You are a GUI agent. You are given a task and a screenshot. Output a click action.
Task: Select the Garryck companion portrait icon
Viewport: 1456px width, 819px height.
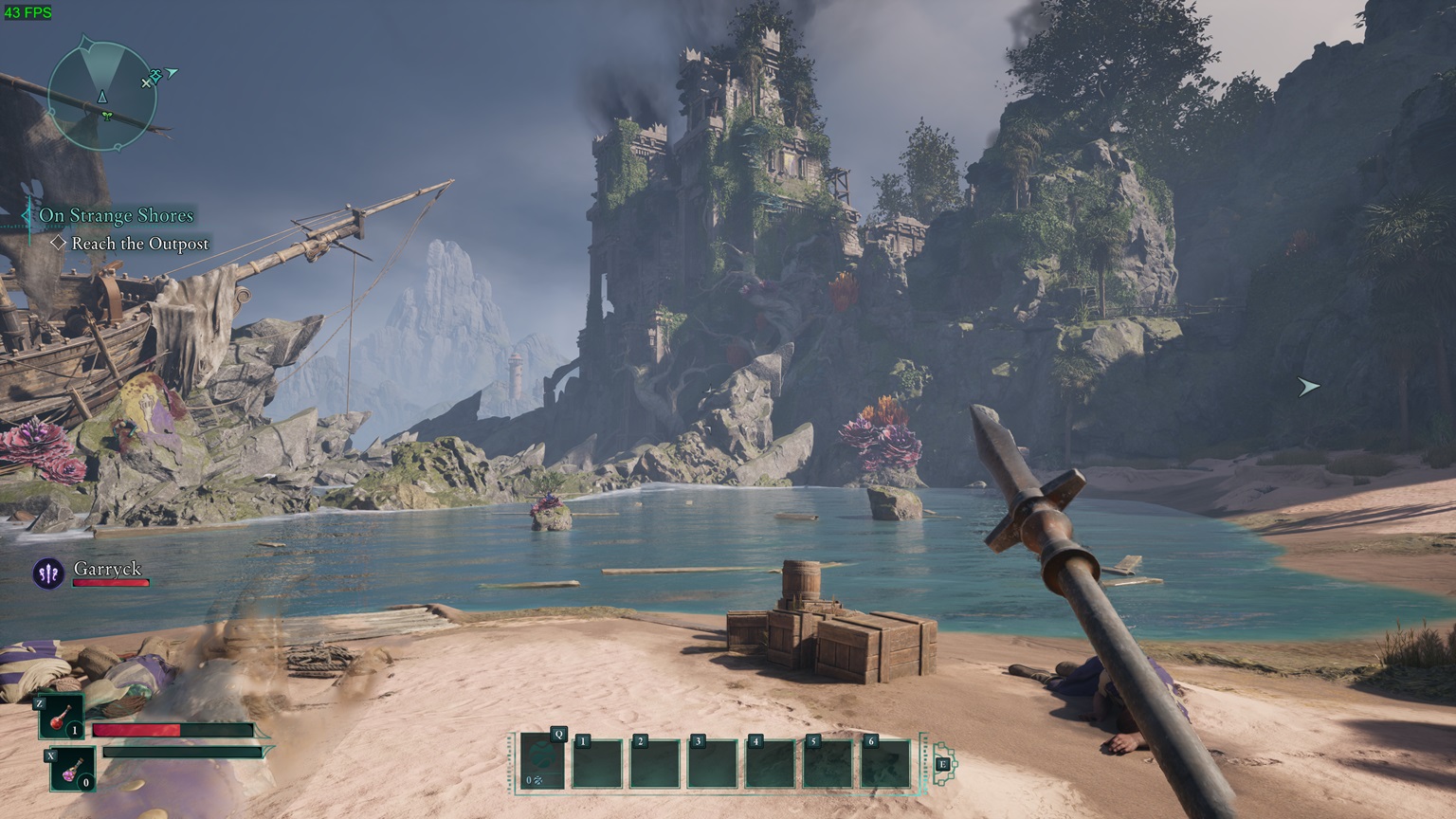[48, 573]
